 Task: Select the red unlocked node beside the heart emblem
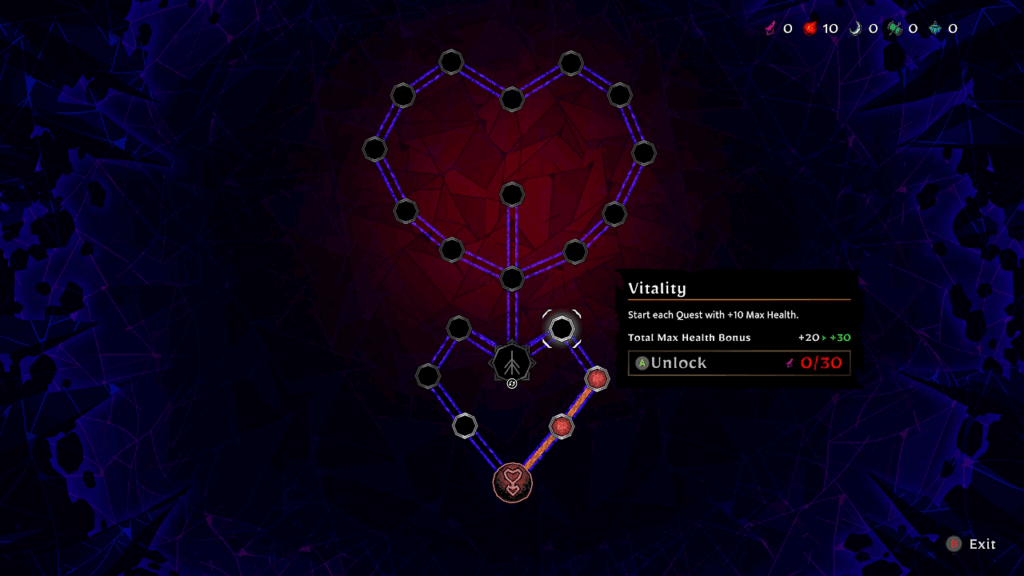(562, 426)
